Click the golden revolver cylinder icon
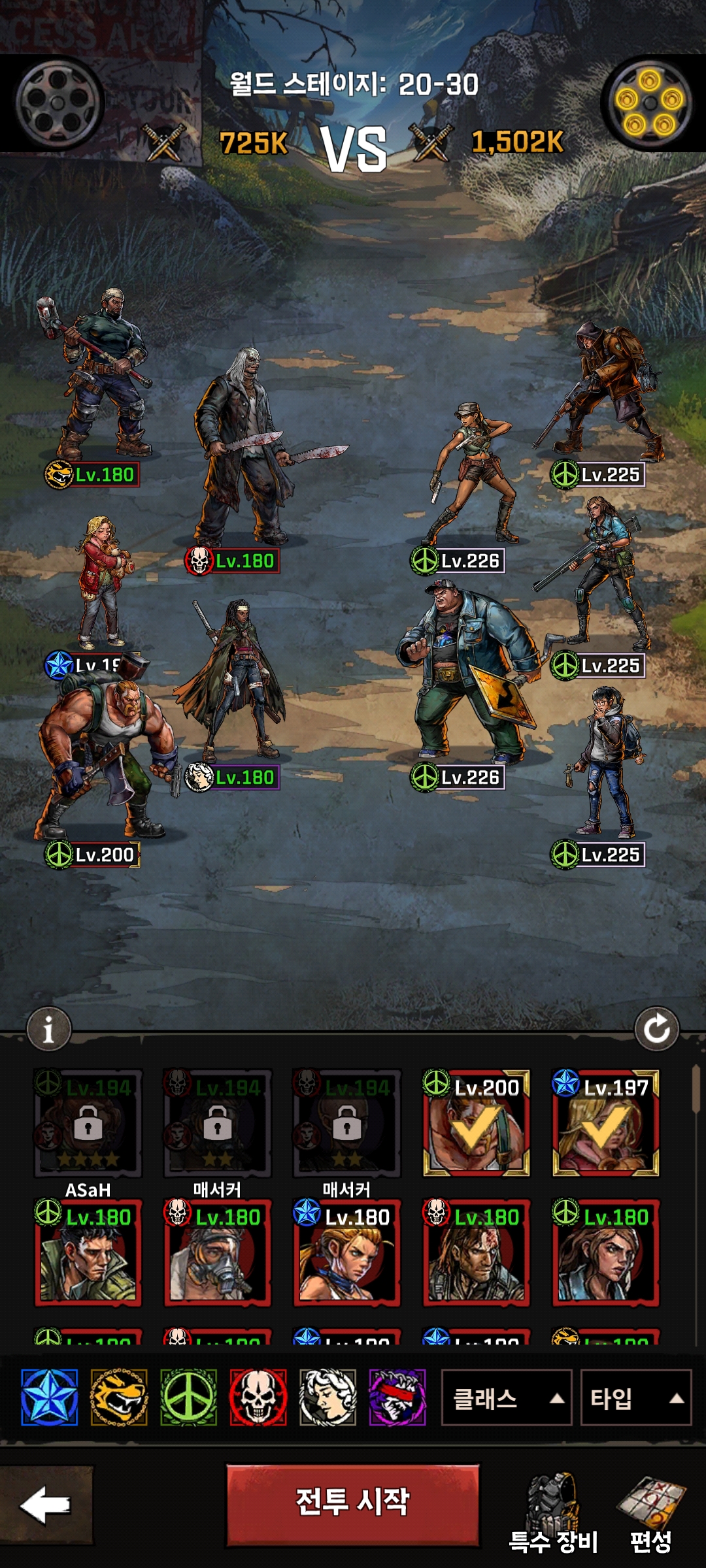Image resolution: width=706 pixels, height=1568 pixels. (x=648, y=103)
